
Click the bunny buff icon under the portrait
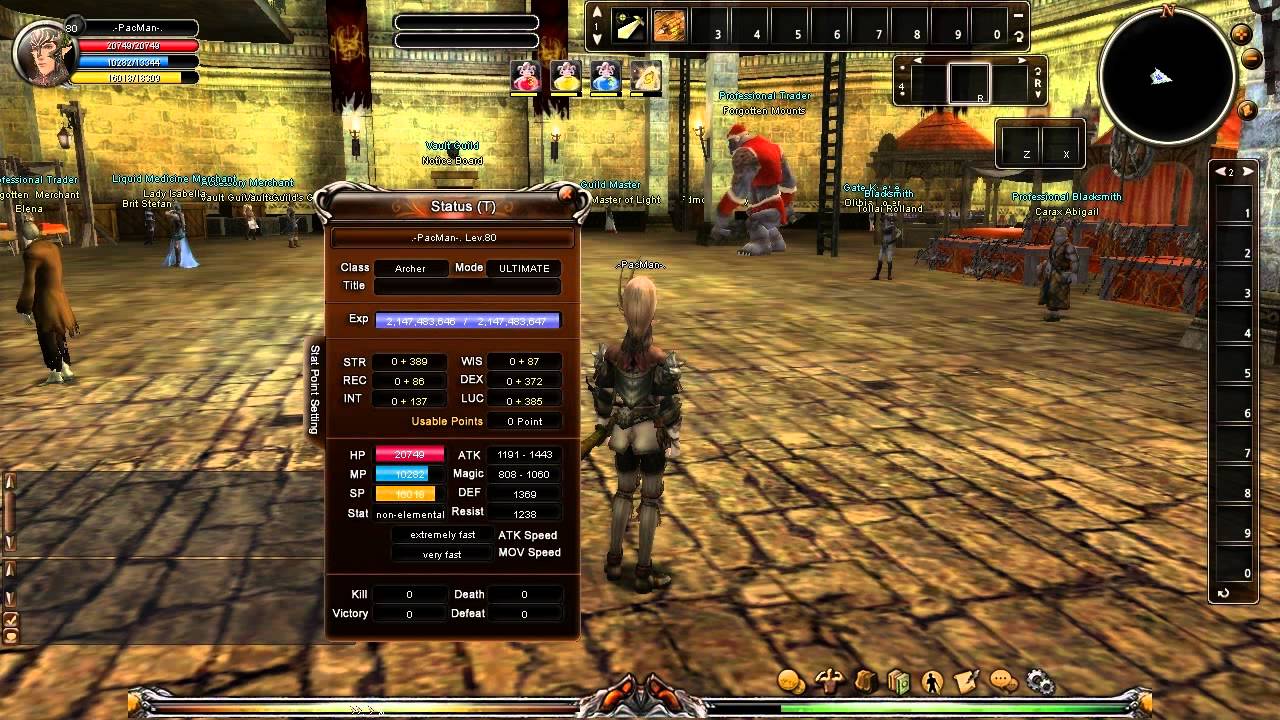pos(527,78)
